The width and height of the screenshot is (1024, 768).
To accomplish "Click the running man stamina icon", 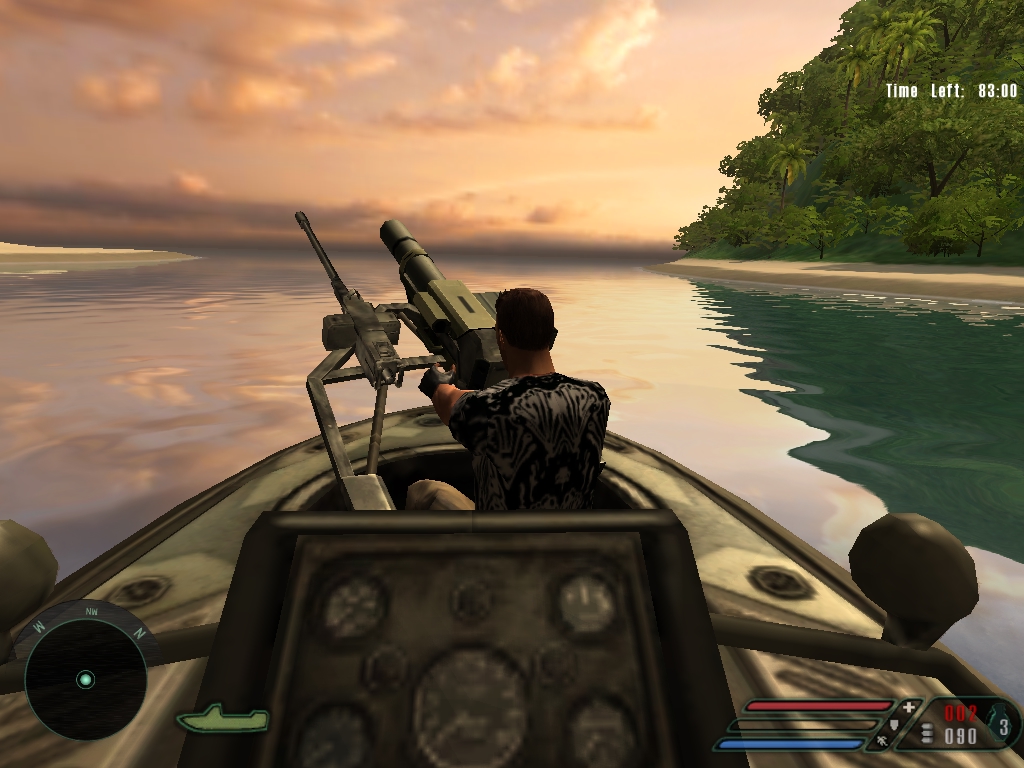I will (x=883, y=742).
